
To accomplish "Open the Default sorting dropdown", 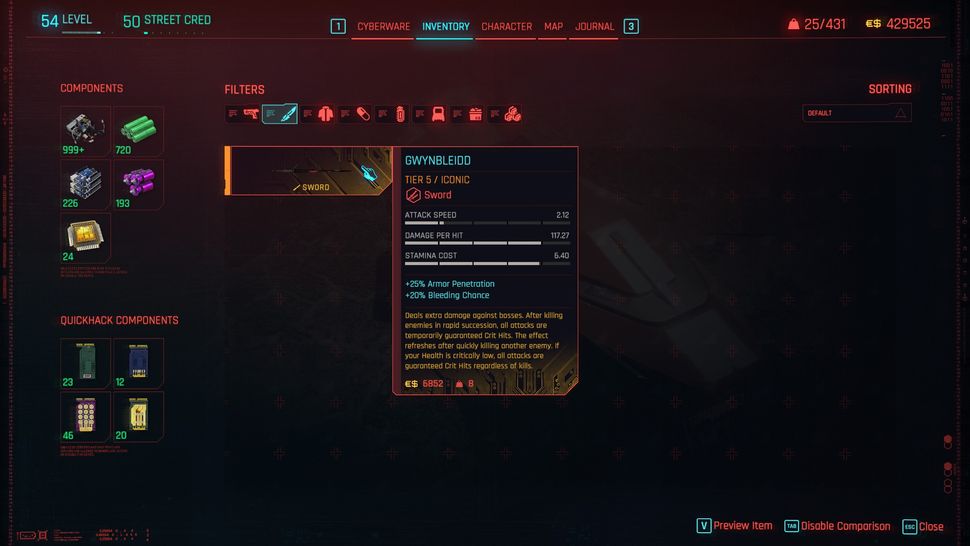I will (x=857, y=113).
